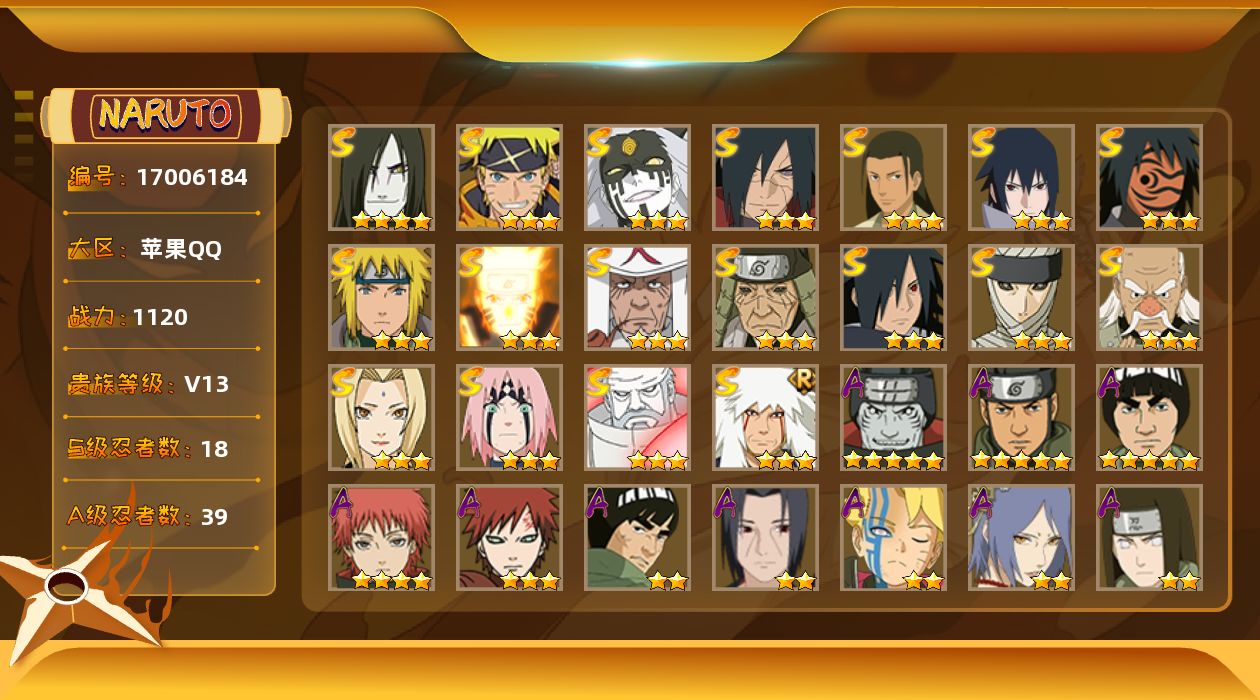The width and height of the screenshot is (1260, 700).
Task: Select the glowing golden Naruto tile
Action: pyautogui.click(x=509, y=297)
